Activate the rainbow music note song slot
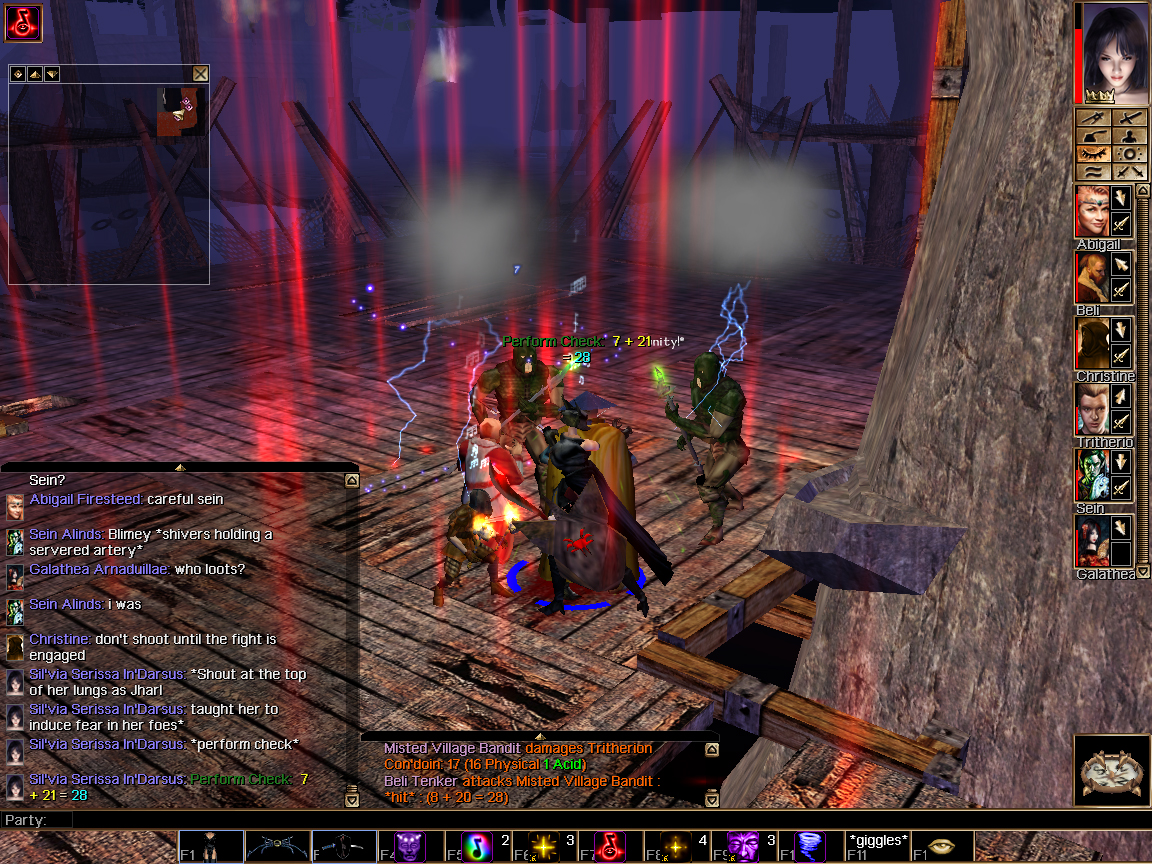The height and width of the screenshot is (864, 1152). (477, 847)
